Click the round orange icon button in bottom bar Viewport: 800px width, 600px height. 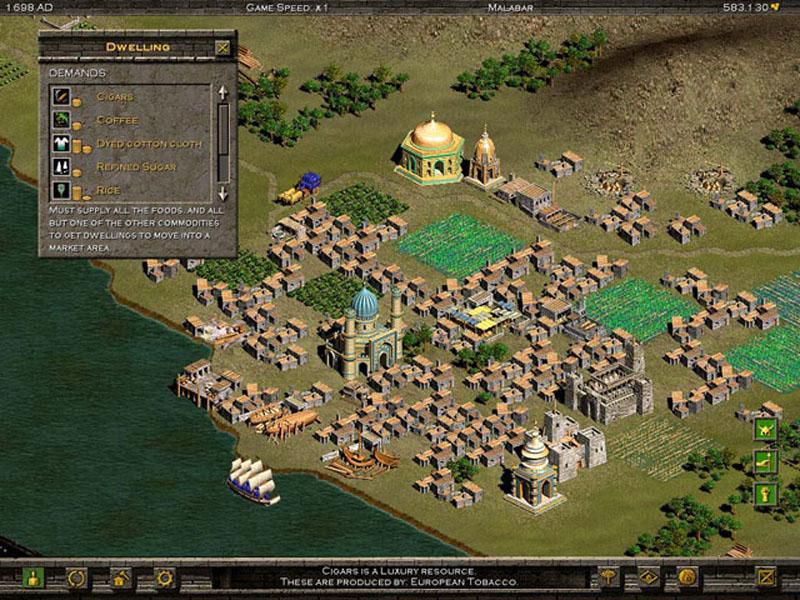click(686, 577)
